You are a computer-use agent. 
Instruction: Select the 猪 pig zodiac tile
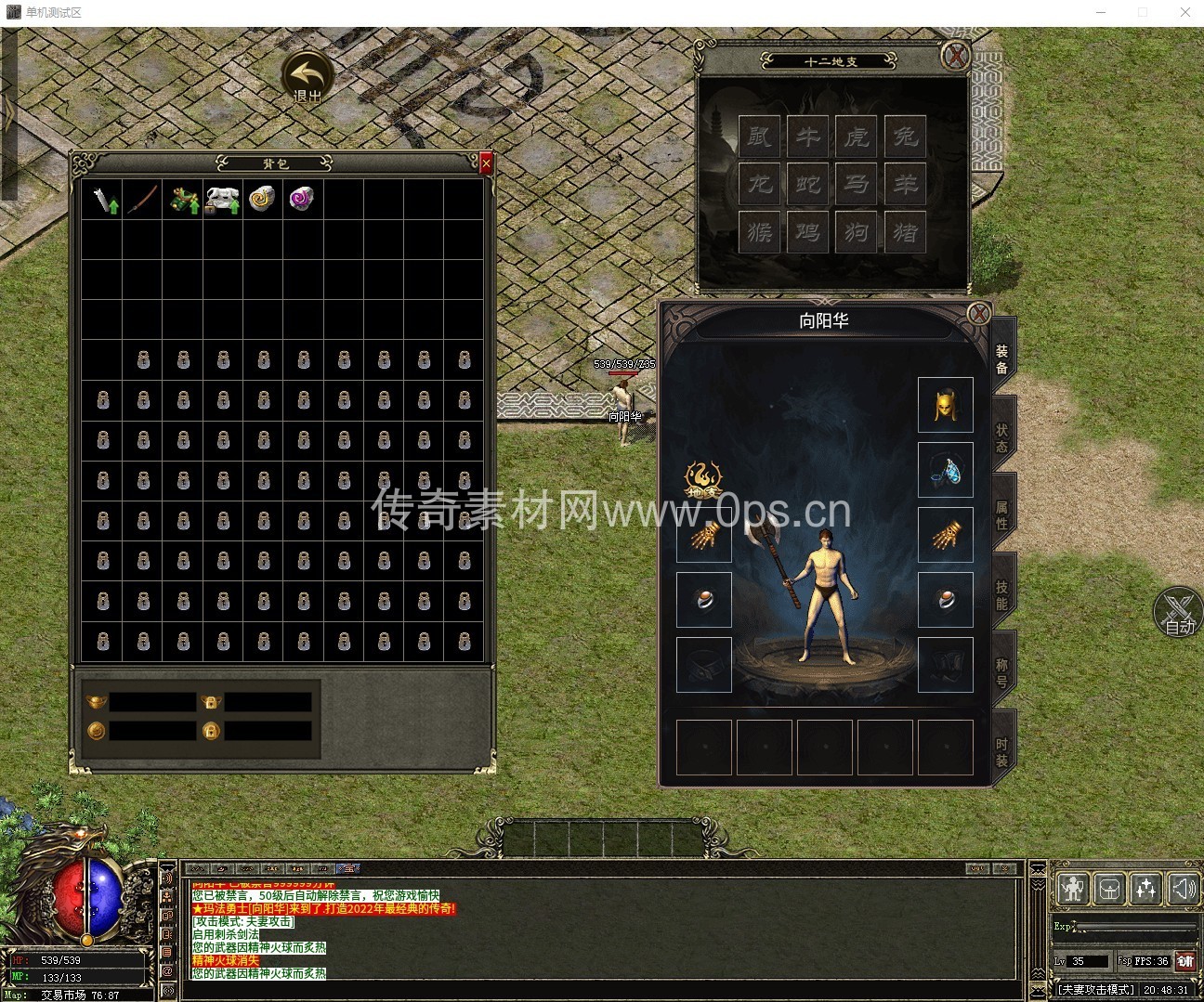905,231
